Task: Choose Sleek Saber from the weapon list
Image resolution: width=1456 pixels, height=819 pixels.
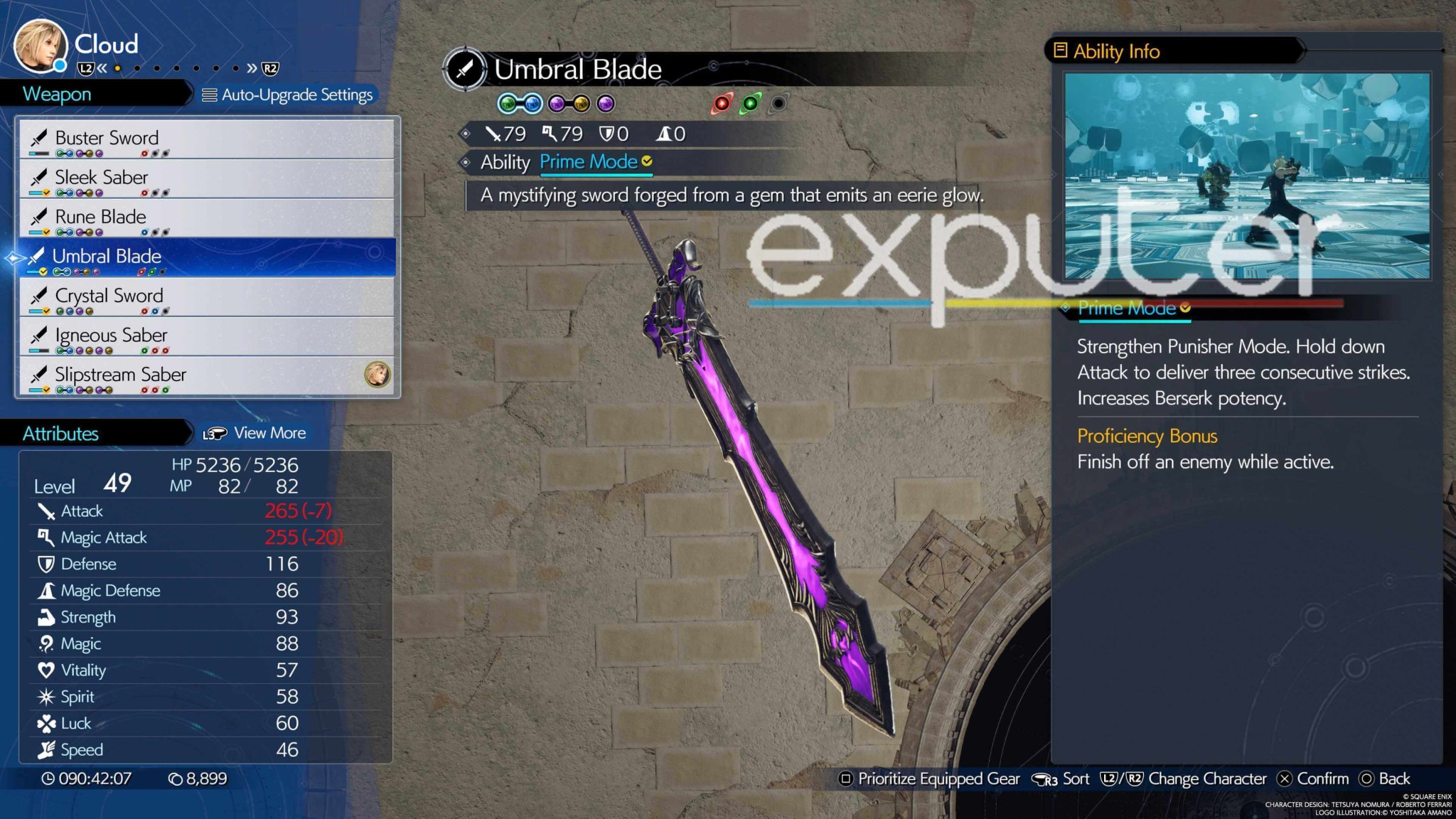Action: pyautogui.click(x=206, y=178)
